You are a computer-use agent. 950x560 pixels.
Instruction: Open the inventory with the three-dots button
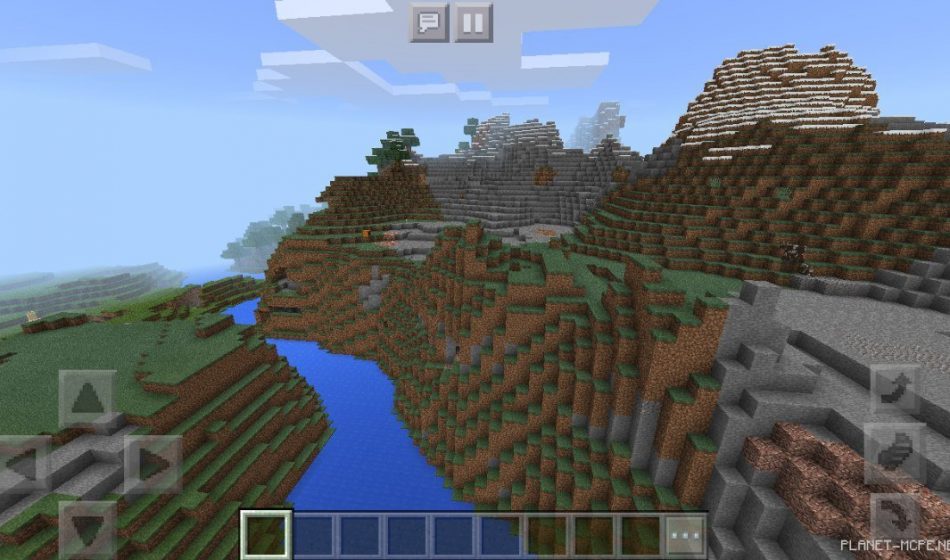pyautogui.click(x=686, y=535)
